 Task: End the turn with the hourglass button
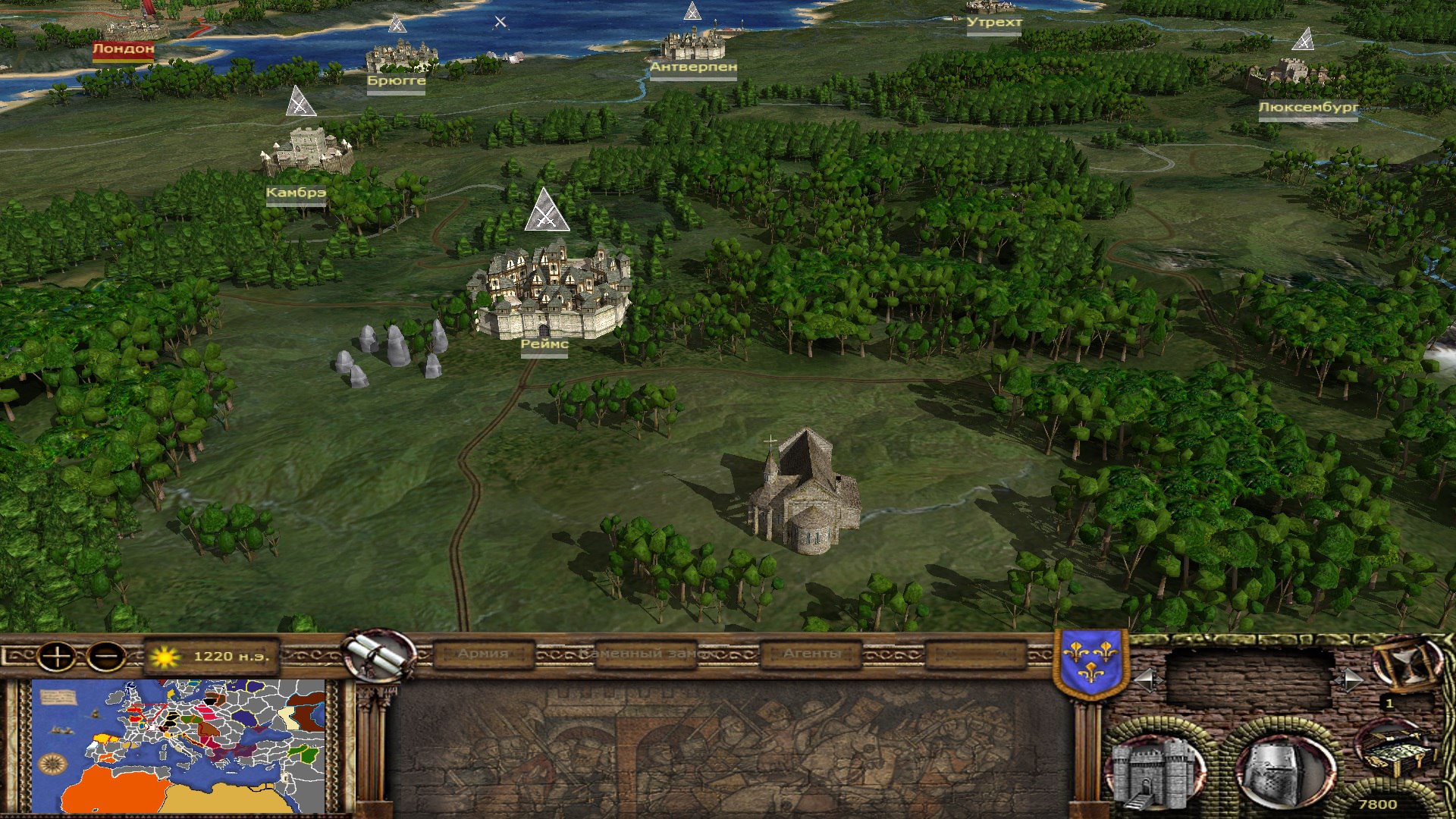coord(1408,664)
